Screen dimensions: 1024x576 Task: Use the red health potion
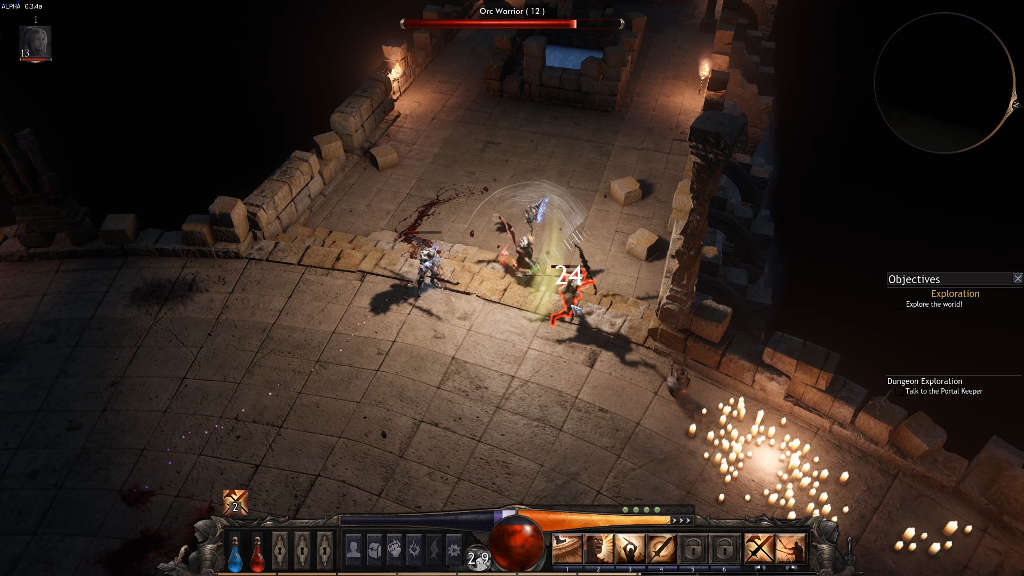(257, 551)
